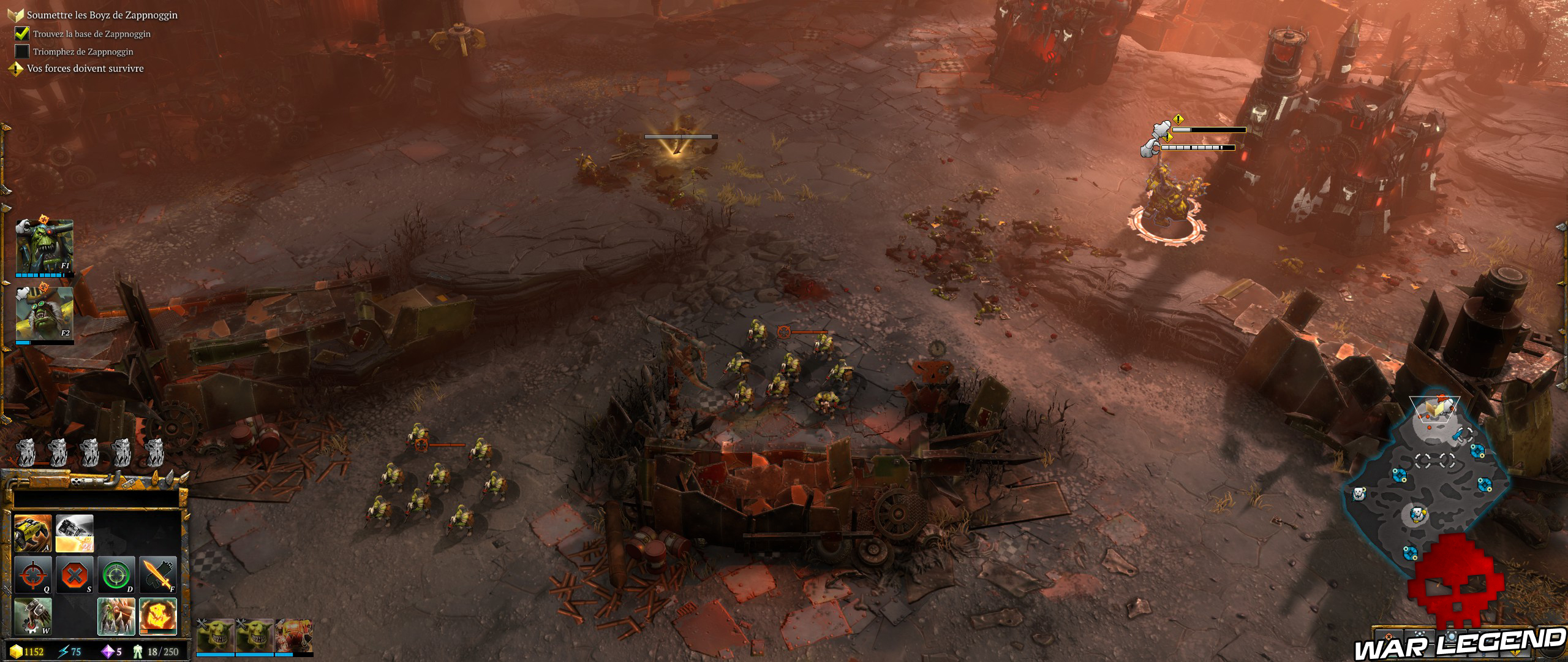Click the flaming skull buff icon
The image size is (1568, 662).
coord(157,615)
